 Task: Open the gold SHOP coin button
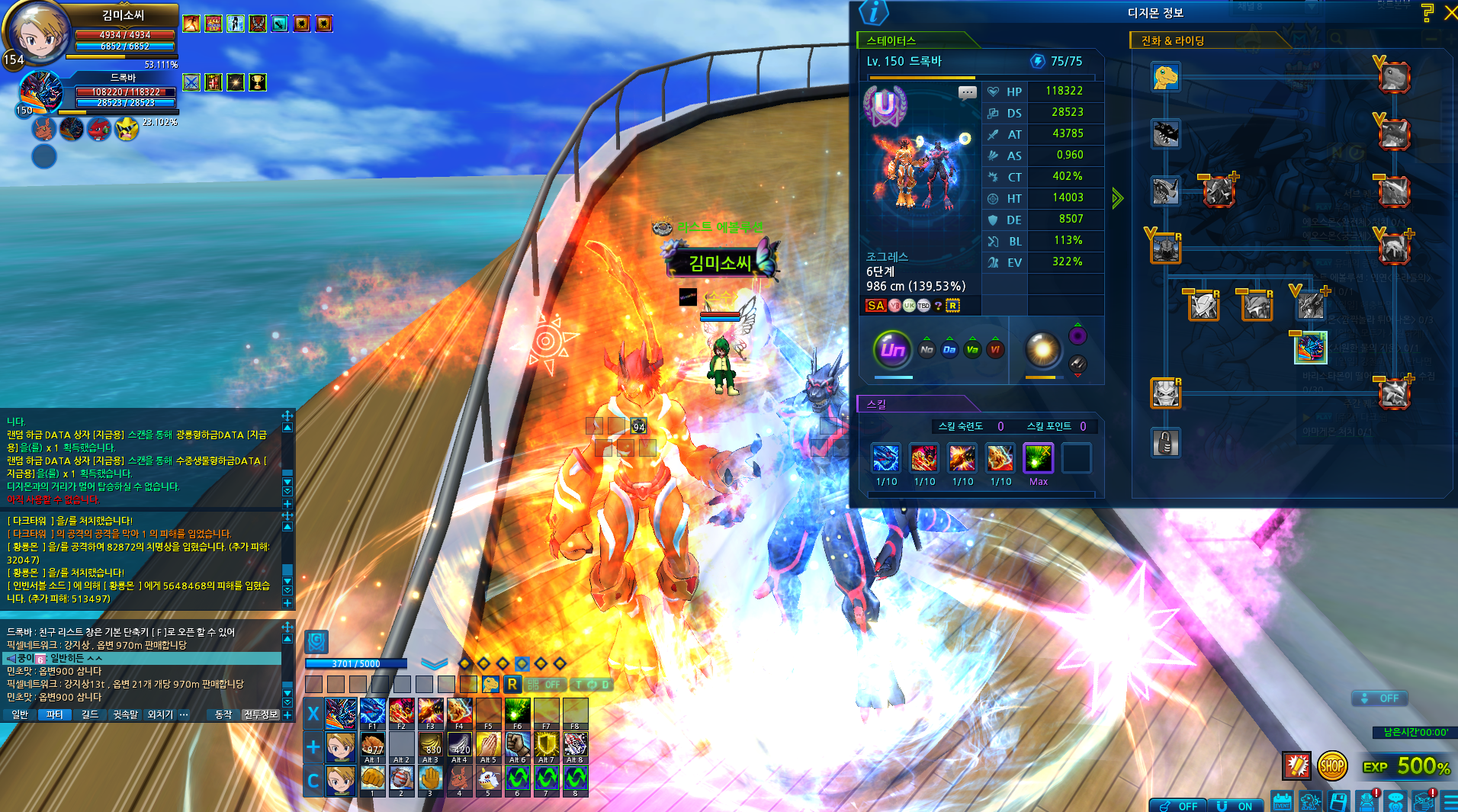point(1332,765)
